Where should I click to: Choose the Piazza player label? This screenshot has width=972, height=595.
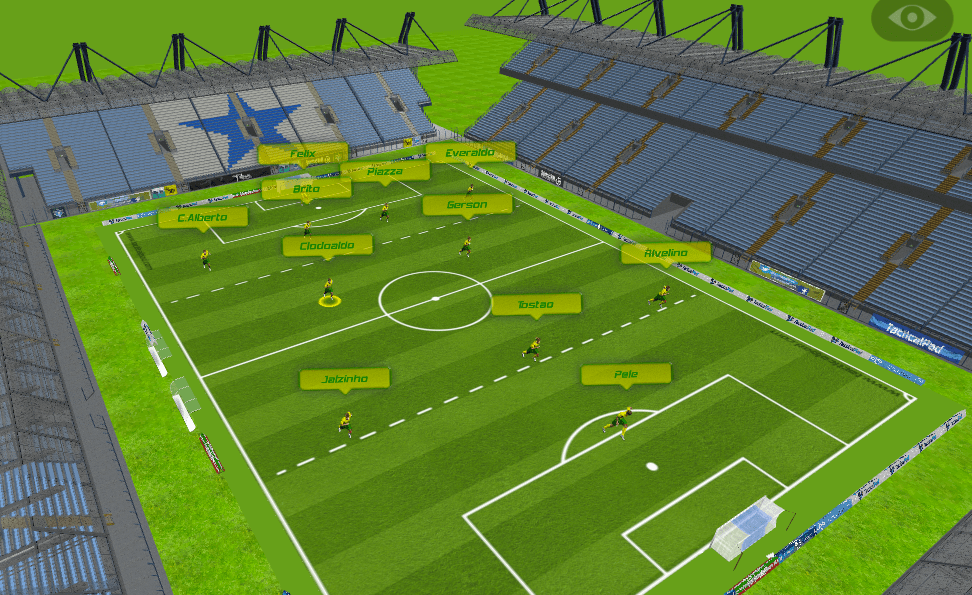tap(385, 171)
